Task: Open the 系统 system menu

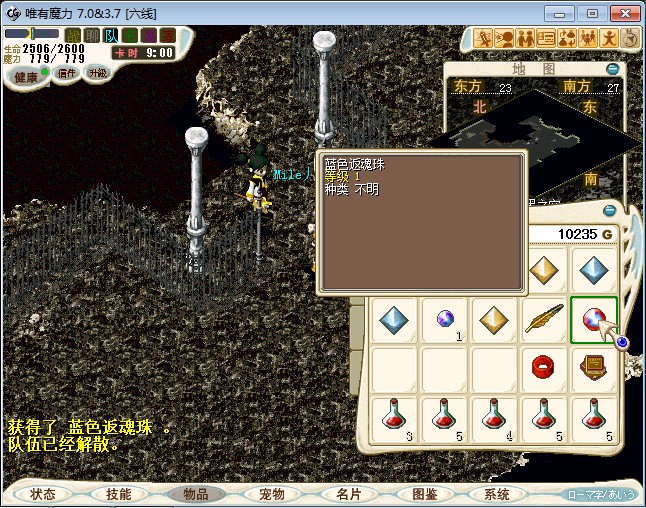Action: 497,494
